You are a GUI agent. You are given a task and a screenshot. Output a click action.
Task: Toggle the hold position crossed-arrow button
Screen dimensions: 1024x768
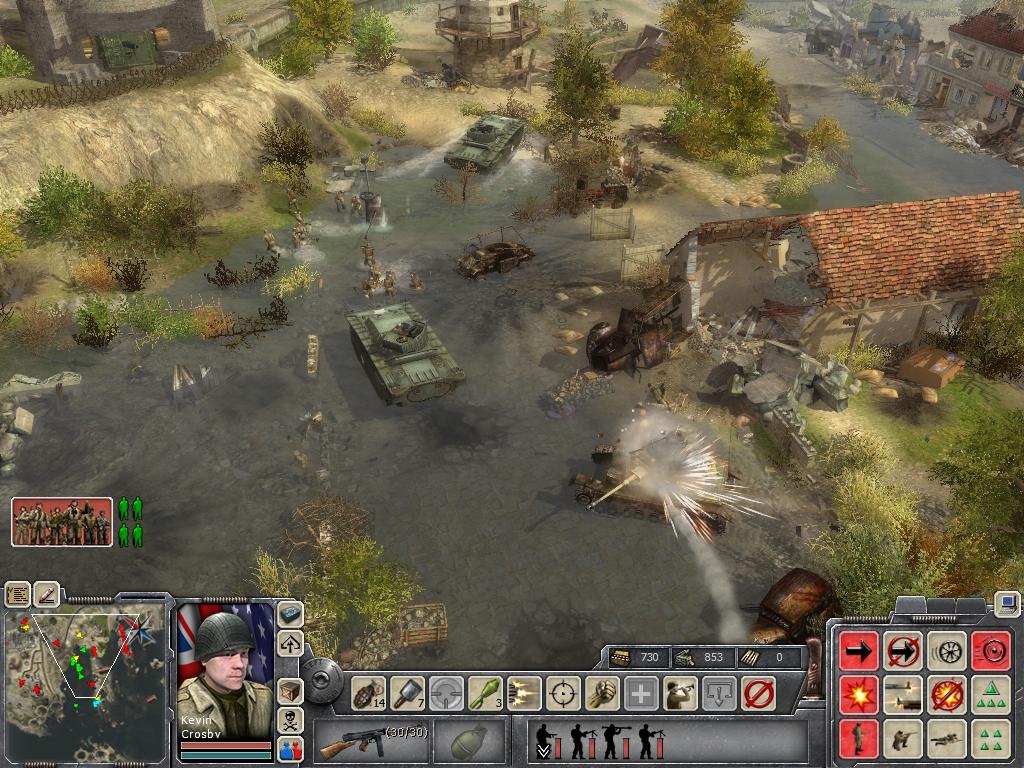902,651
